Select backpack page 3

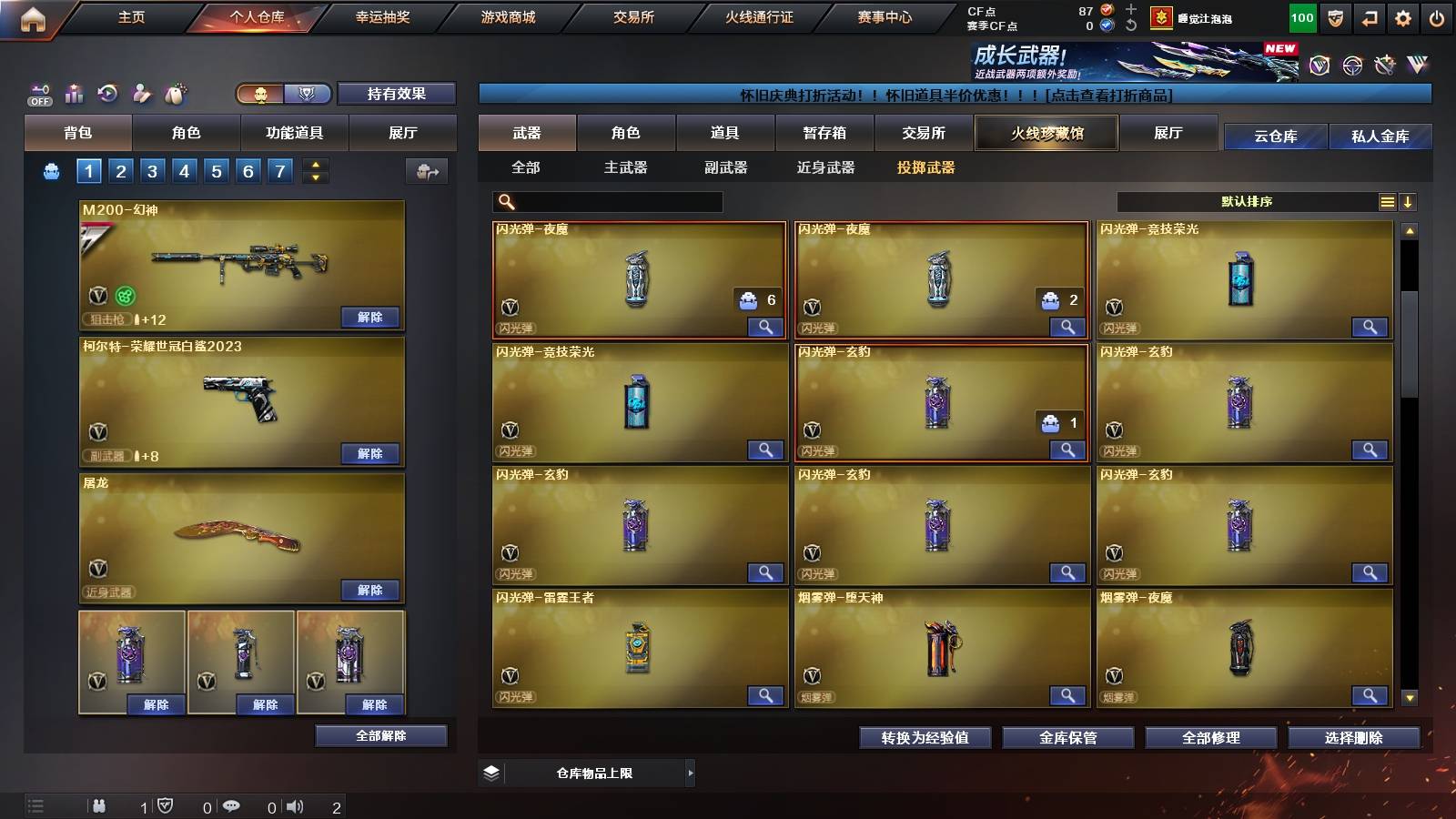(x=151, y=169)
